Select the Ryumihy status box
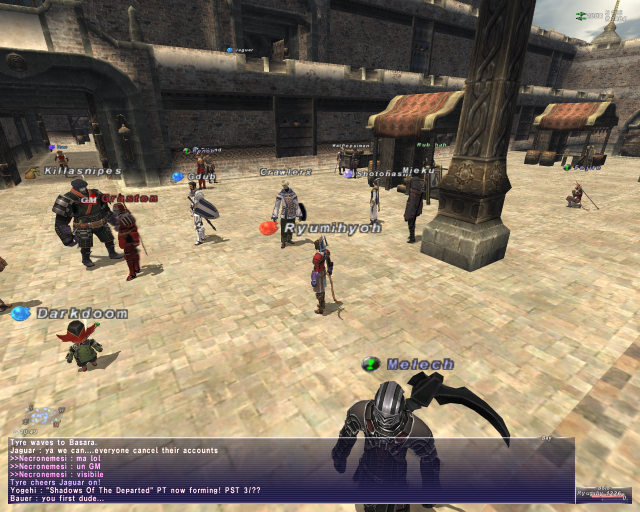This screenshot has width=640, height=512. 603,494
